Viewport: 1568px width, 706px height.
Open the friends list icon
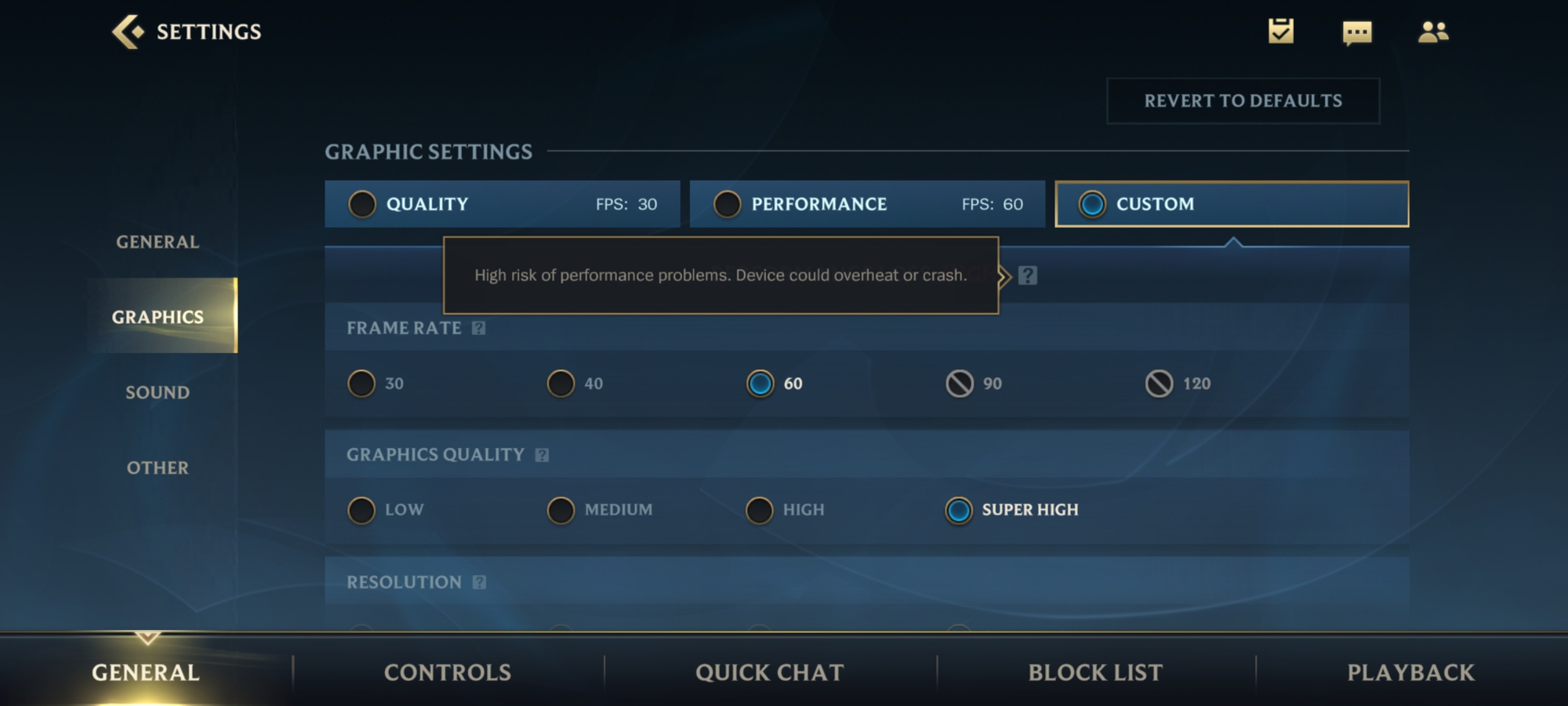(x=1433, y=32)
